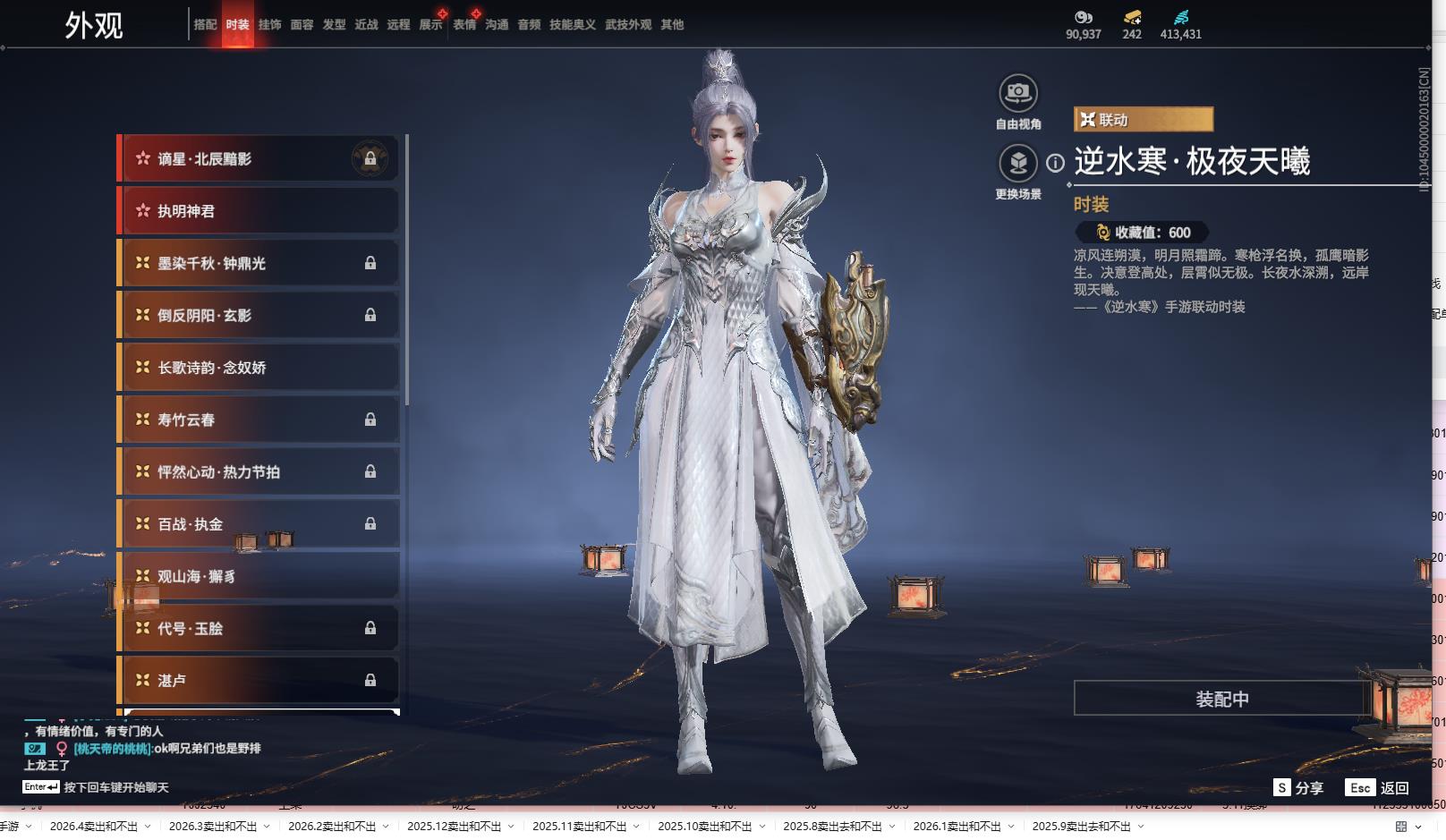Open the 技能奥义 tab
The image size is (1446, 840).
572,25
